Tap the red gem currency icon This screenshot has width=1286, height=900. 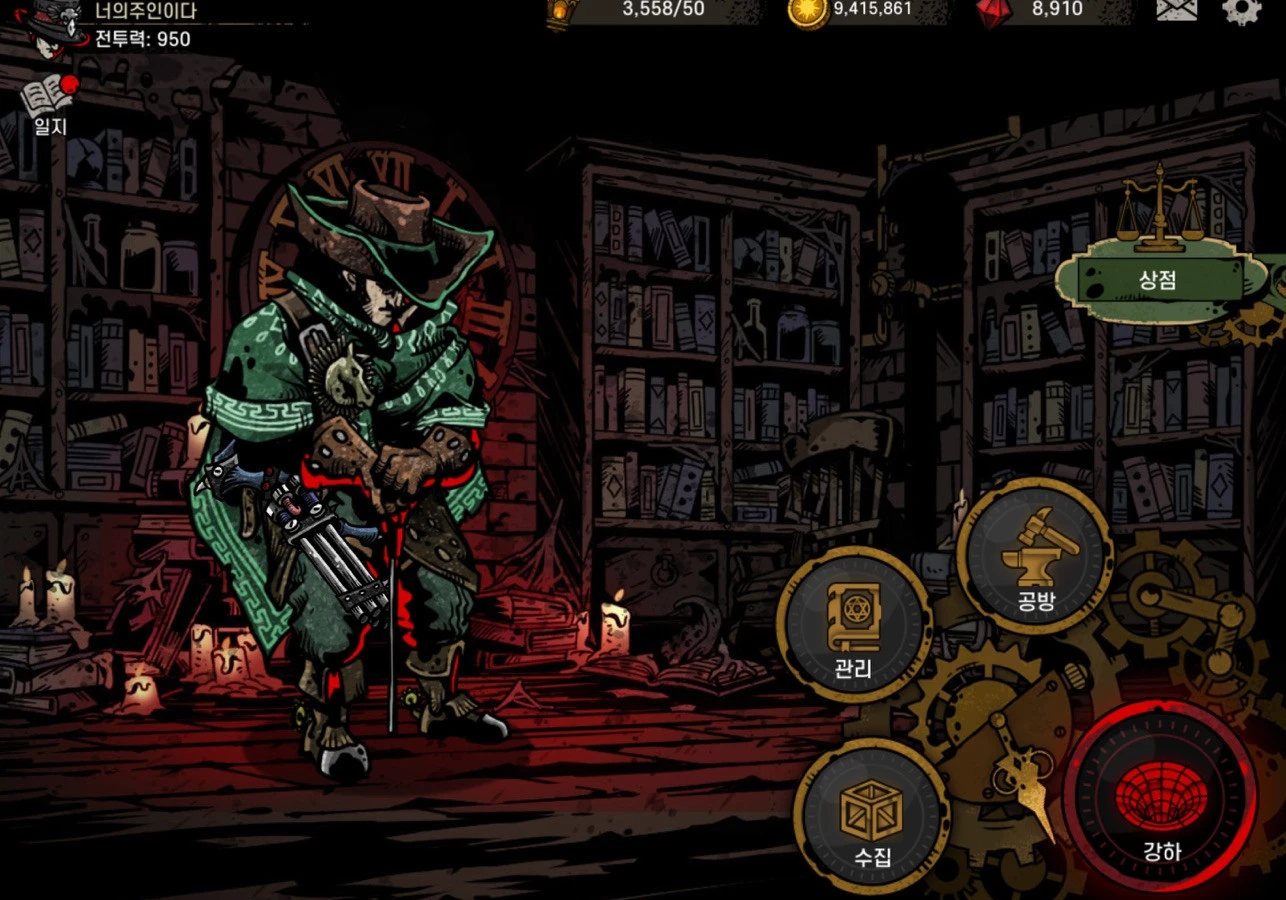point(994,10)
